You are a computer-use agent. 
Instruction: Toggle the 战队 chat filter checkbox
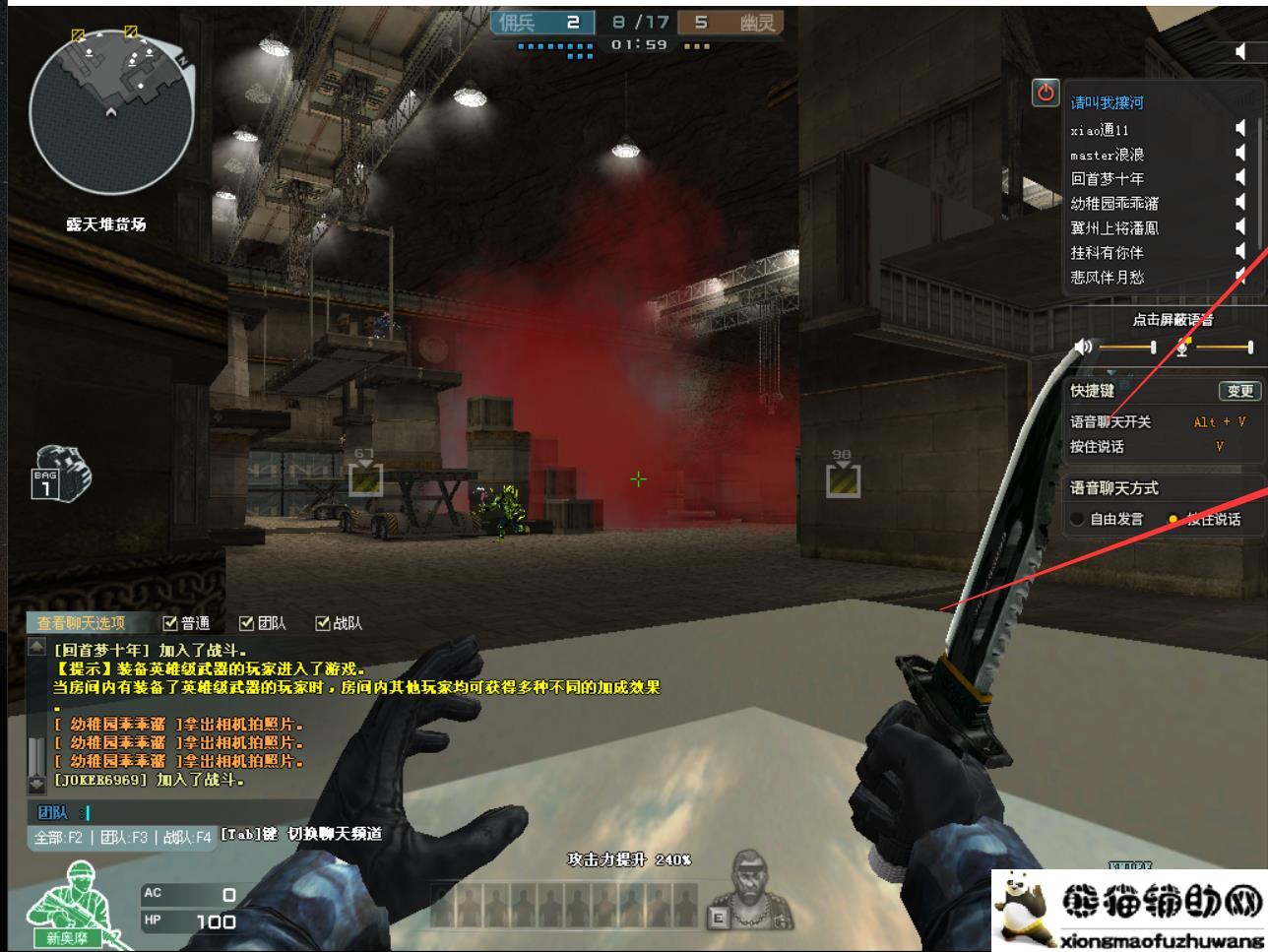tap(323, 623)
